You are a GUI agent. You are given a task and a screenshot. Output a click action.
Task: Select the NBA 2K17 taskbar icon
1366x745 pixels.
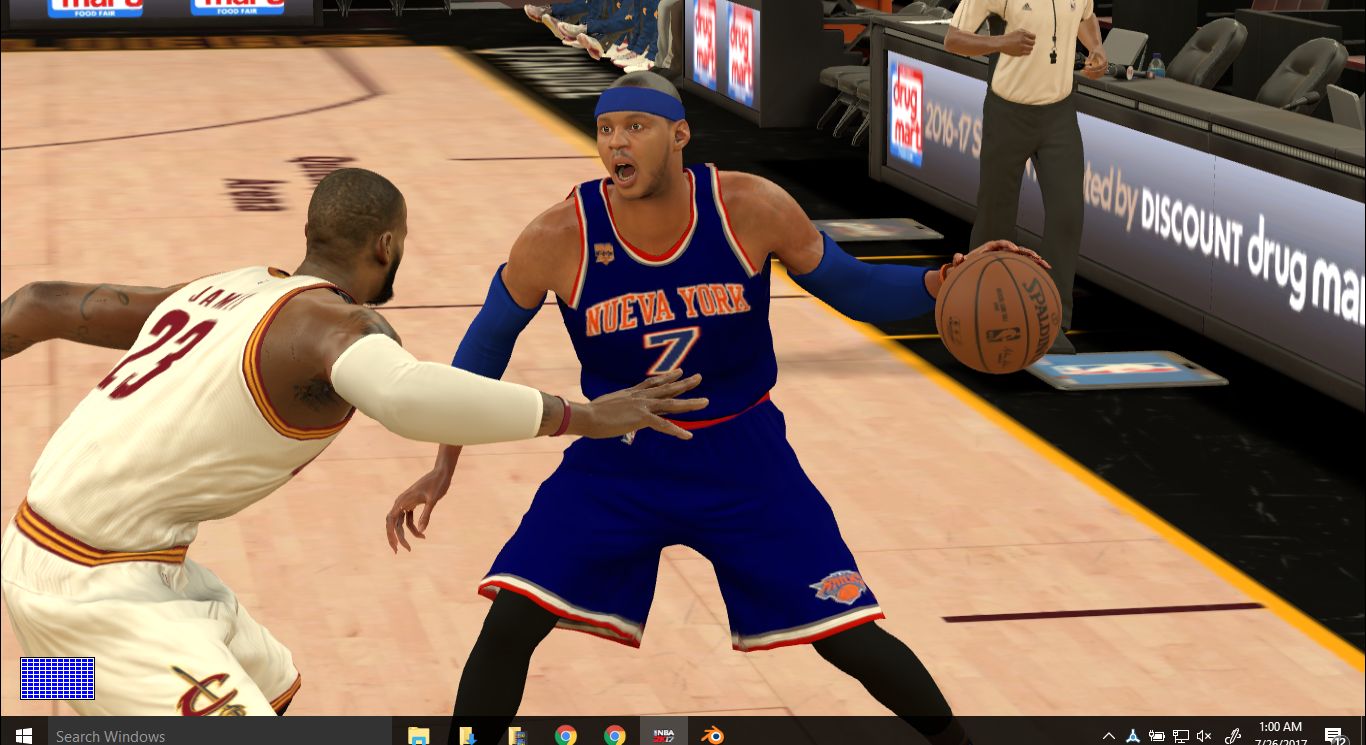pyautogui.click(x=663, y=734)
